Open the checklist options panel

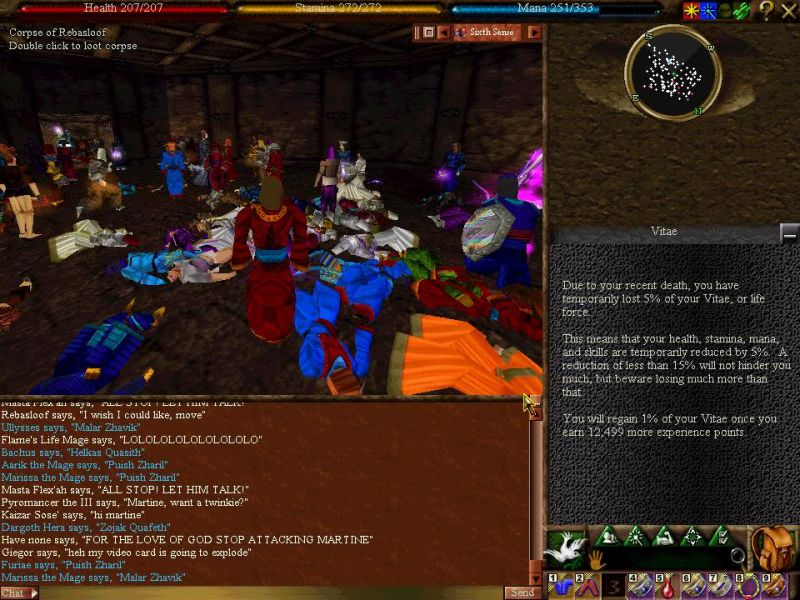[x=719, y=537]
